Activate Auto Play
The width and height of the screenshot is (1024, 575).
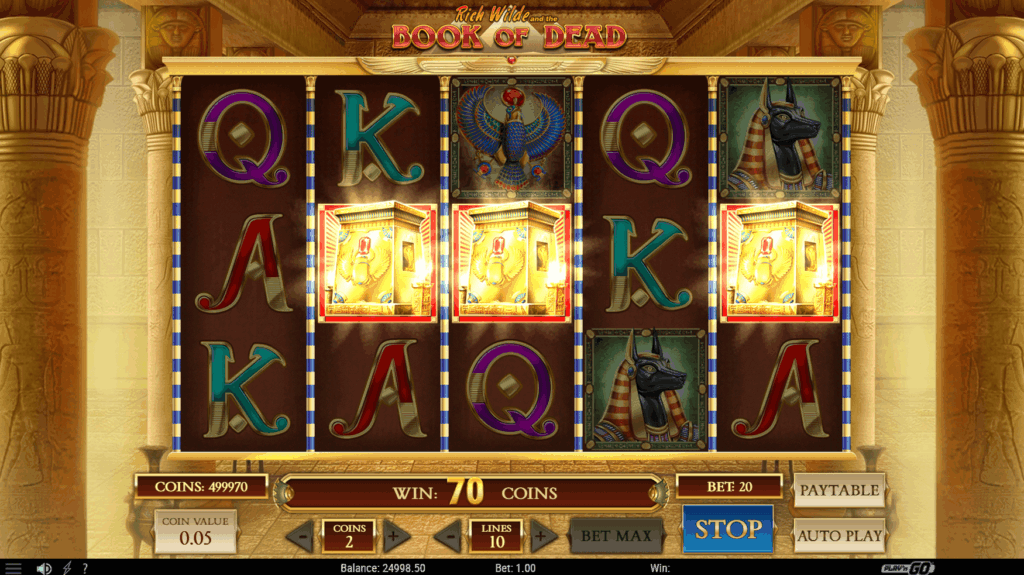pyautogui.click(x=839, y=535)
